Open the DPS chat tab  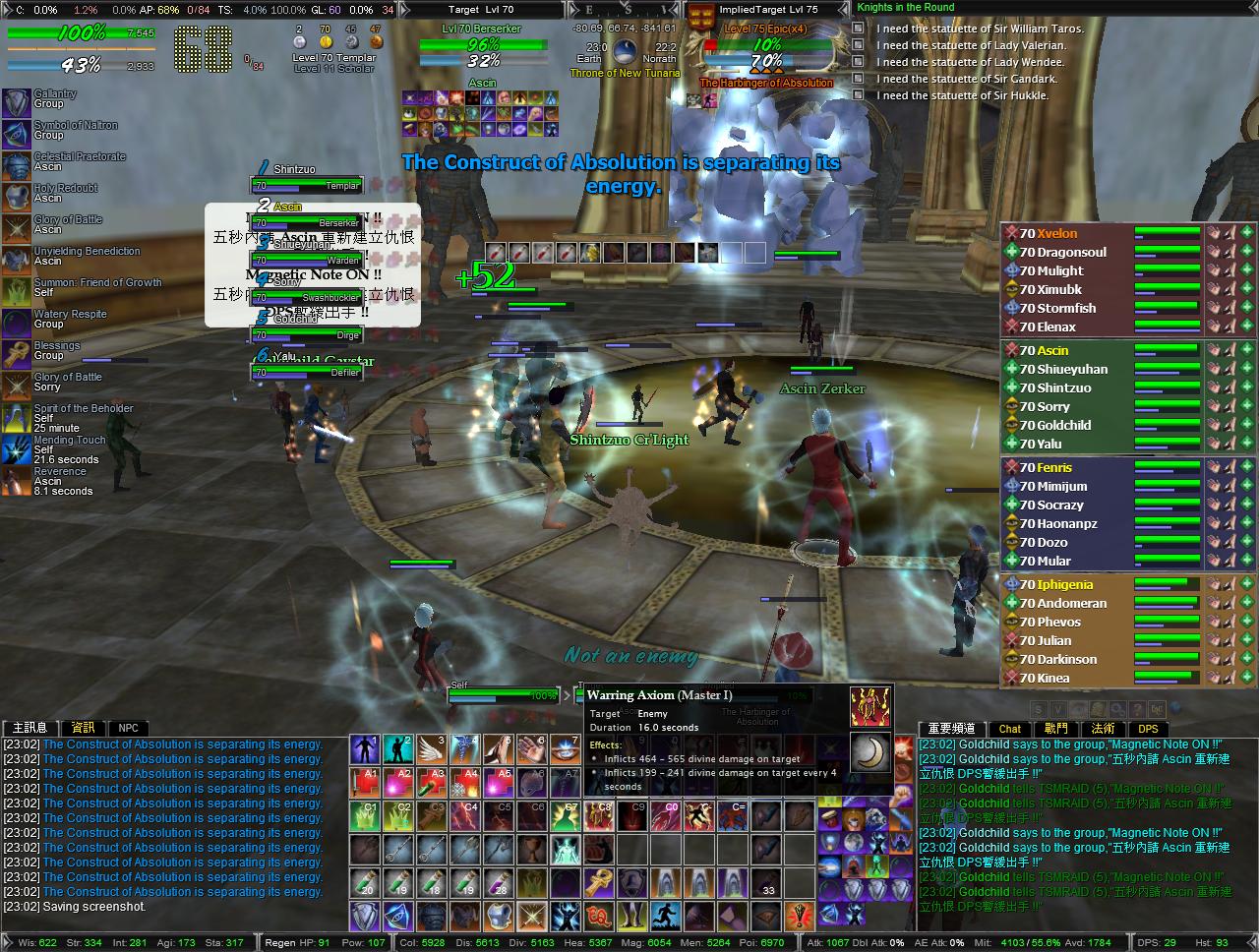click(x=1149, y=729)
